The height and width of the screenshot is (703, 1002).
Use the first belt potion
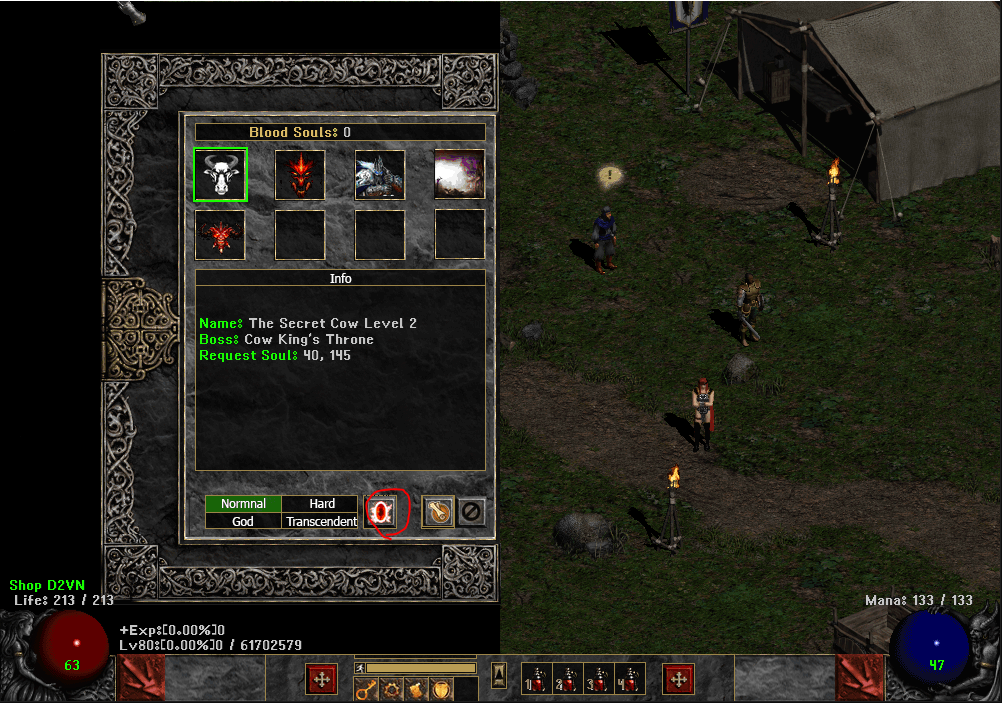537,679
